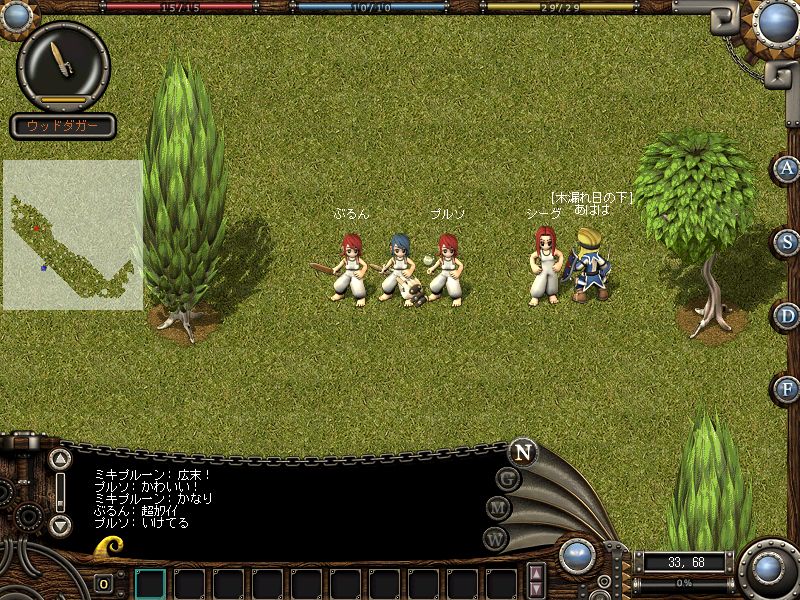Switch chat to the N channel button
This screenshot has height=600, width=800.
point(522,451)
